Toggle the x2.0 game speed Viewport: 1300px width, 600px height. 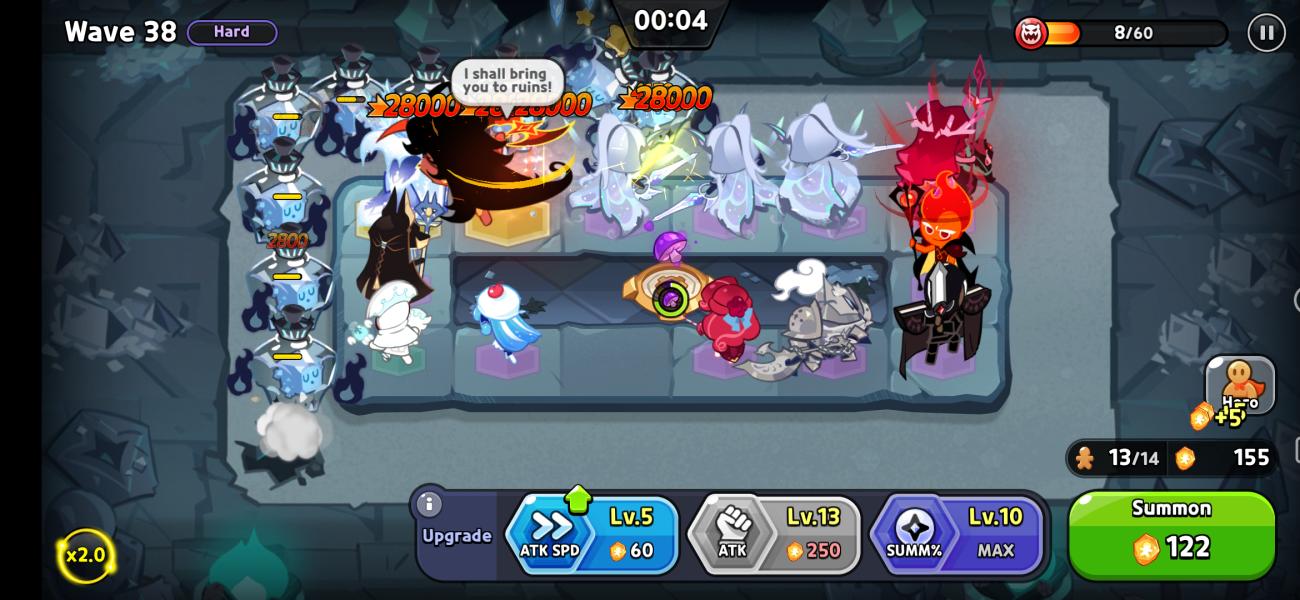pyautogui.click(x=85, y=555)
